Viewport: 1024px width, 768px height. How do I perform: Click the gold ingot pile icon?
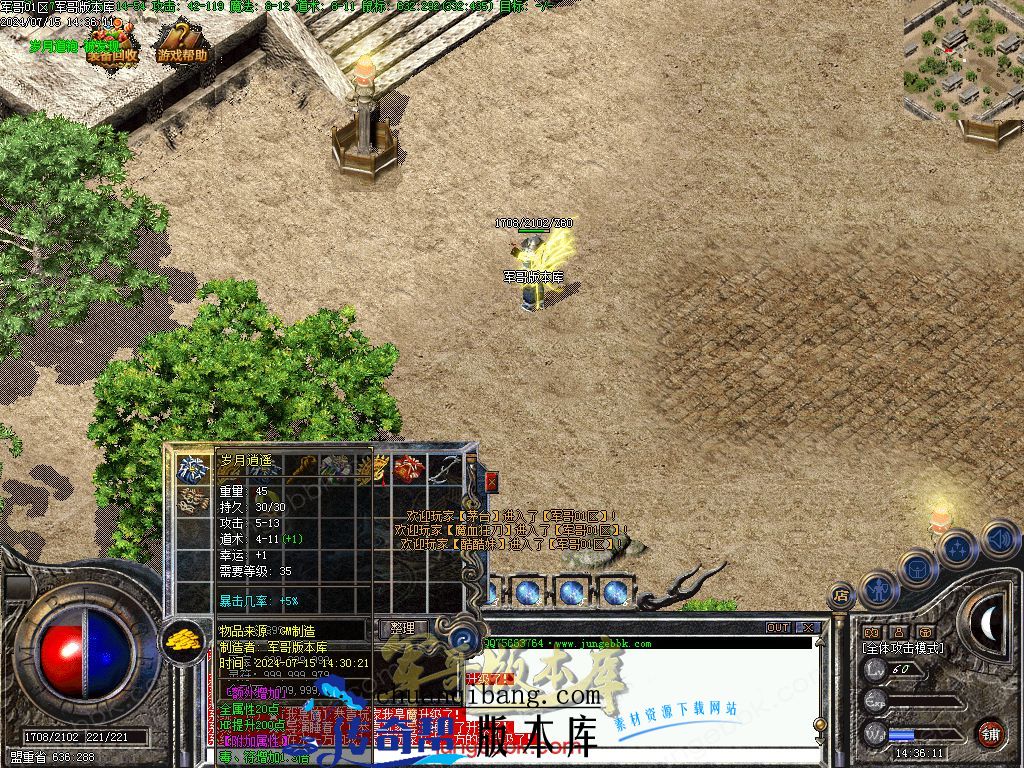click(181, 639)
